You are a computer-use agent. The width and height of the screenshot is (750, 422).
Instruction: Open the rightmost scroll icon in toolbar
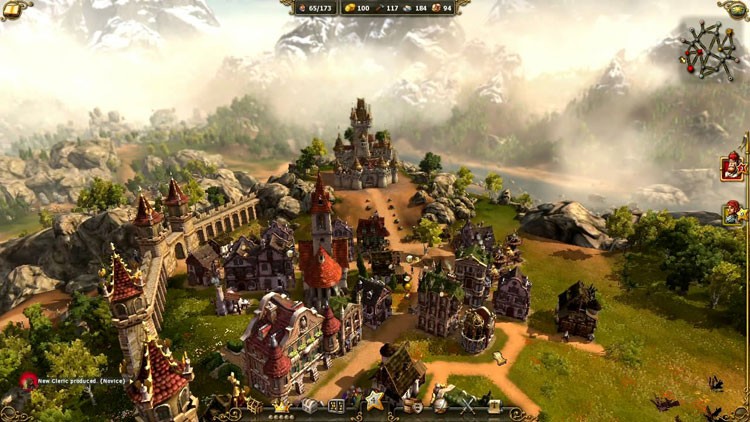coord(494,406)
